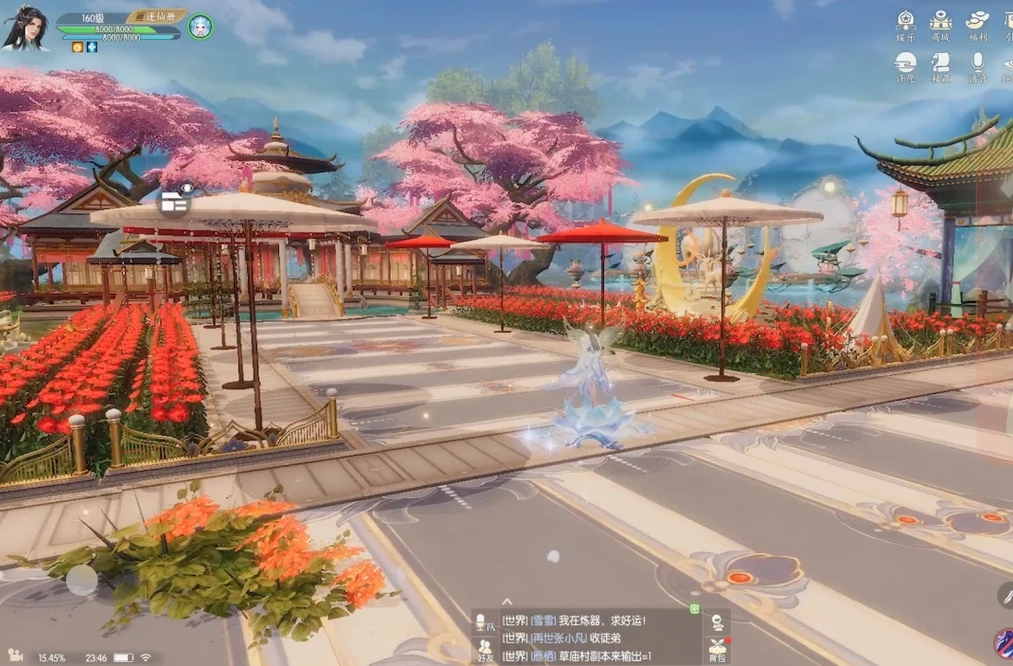This screenshot has height=666, width=1013.
Task: Click the green 密 whisper badge
Action: click(x=694, y=608)
